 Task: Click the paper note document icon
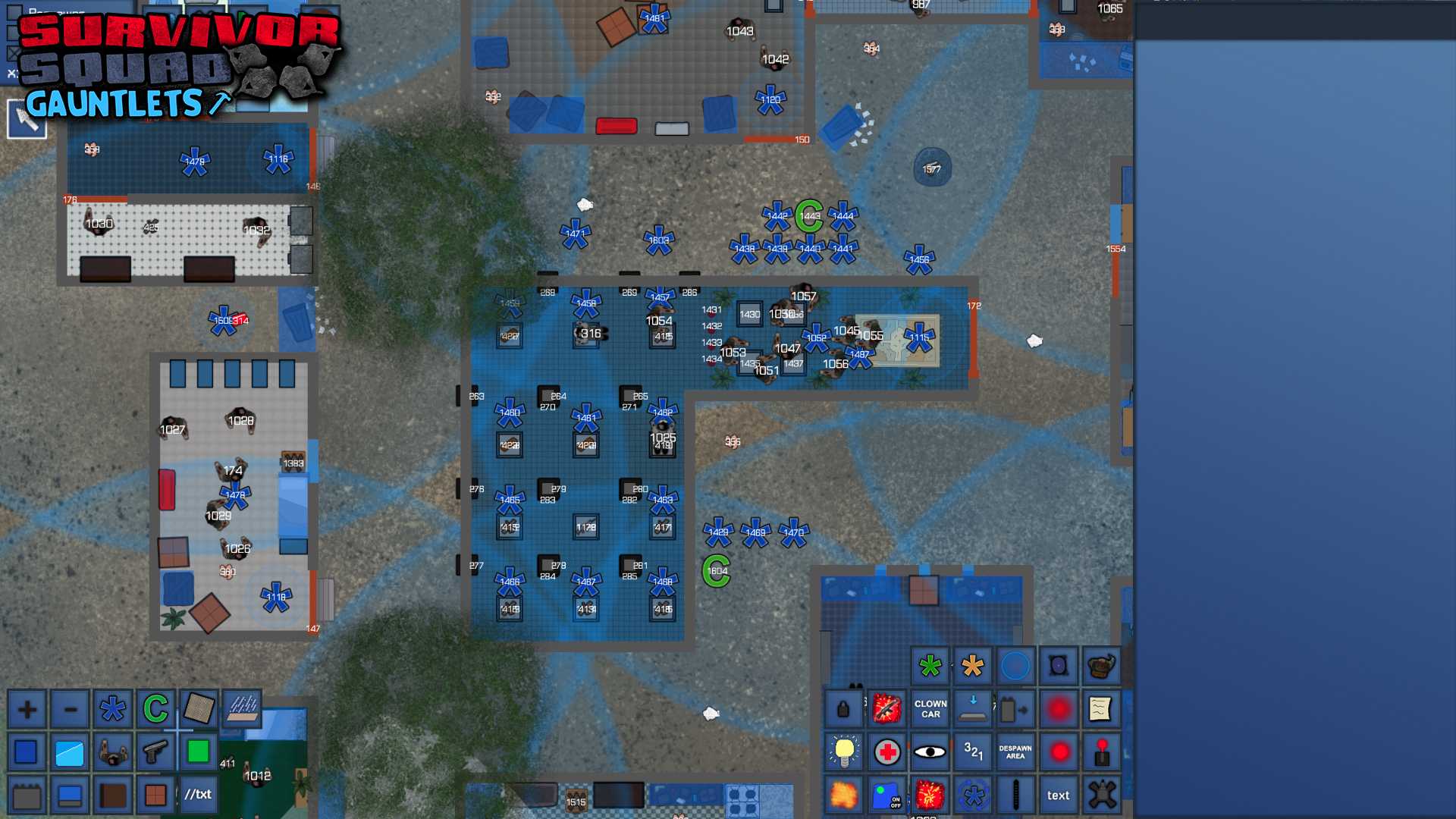tap(1102, 708)
